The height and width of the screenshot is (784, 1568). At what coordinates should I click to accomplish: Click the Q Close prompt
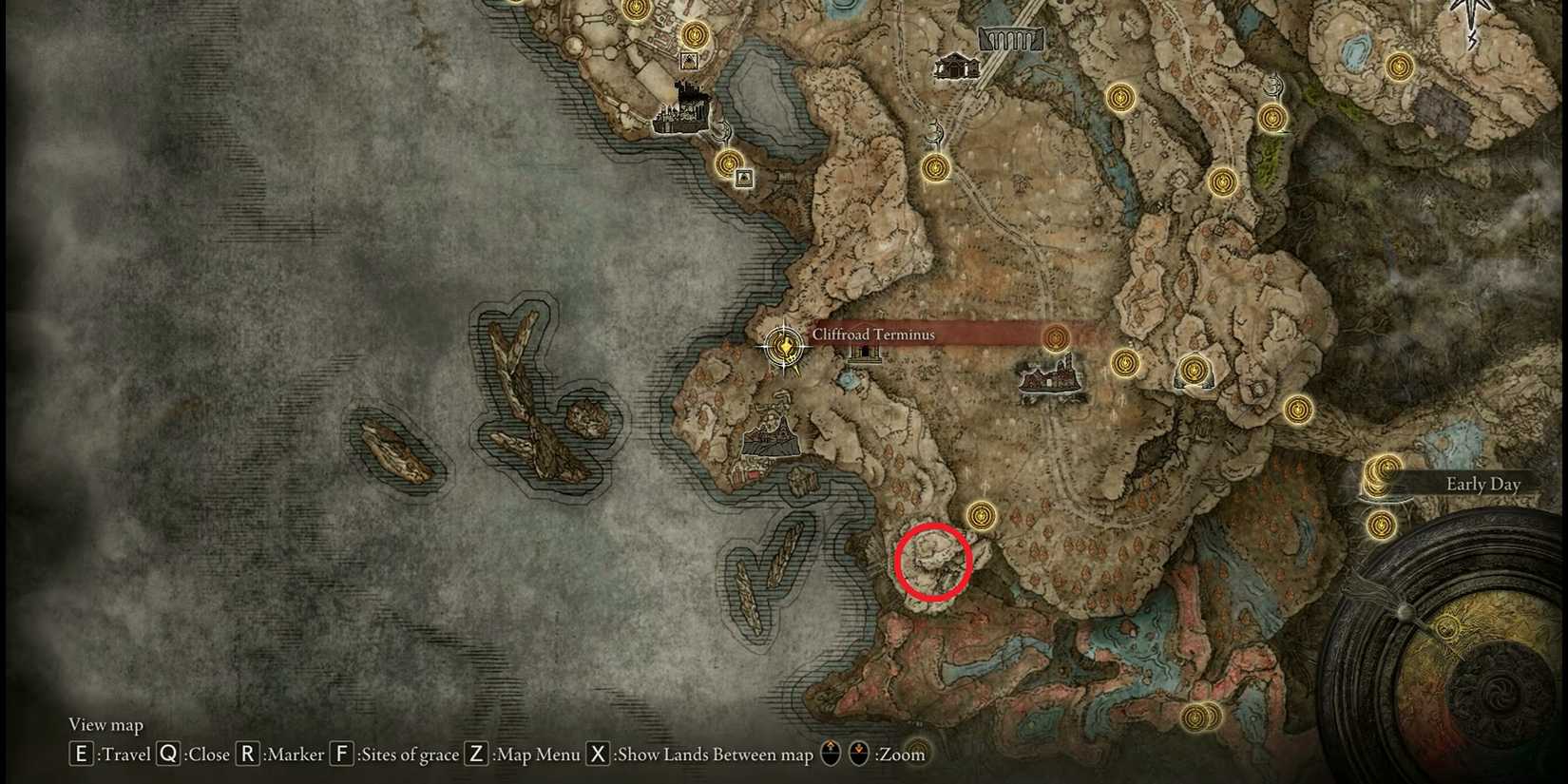167,754
